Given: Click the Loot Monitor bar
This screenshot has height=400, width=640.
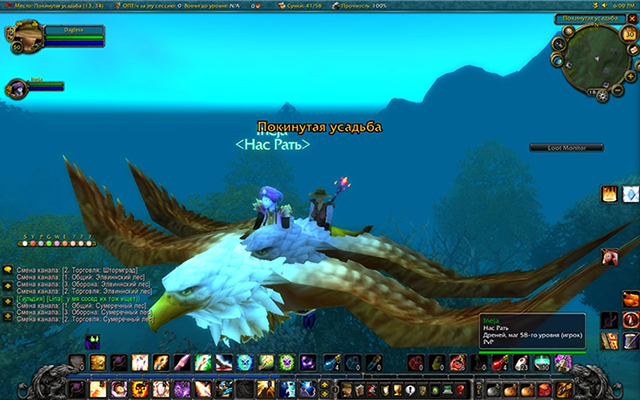Looking at the screenshot, I should pos(566,148).
